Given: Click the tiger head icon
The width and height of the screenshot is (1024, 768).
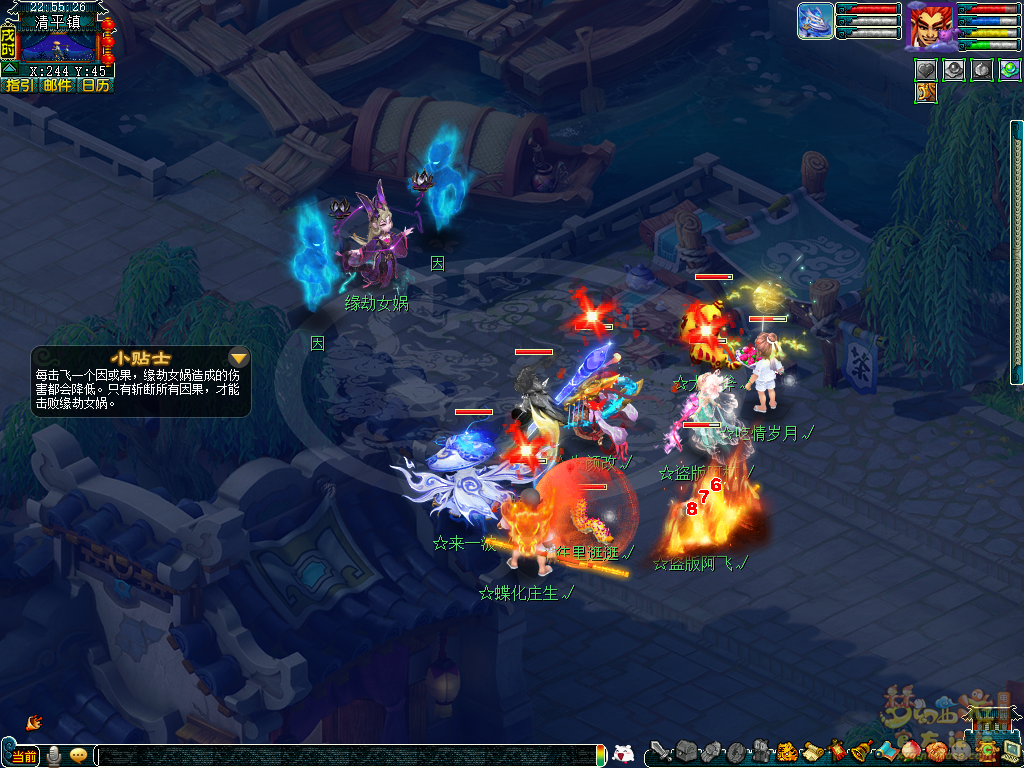Looking at the screenshot, I should pos(787,751).
